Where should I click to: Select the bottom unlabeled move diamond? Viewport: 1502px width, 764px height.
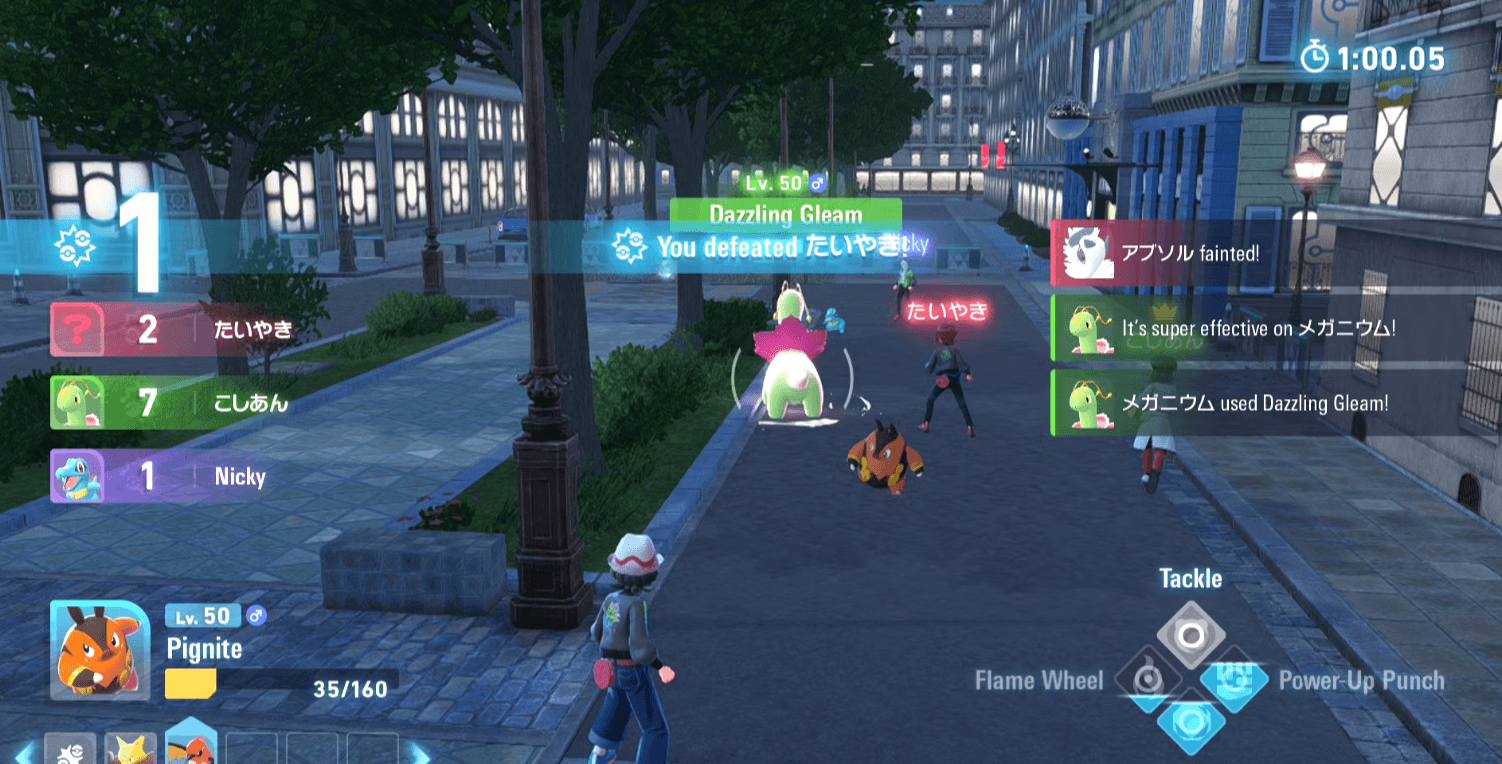tap(1190, 722)
